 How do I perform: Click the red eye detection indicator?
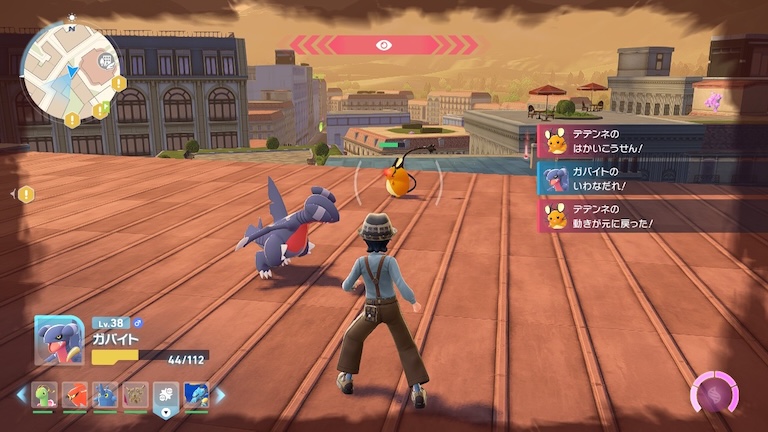coord(384,45)
